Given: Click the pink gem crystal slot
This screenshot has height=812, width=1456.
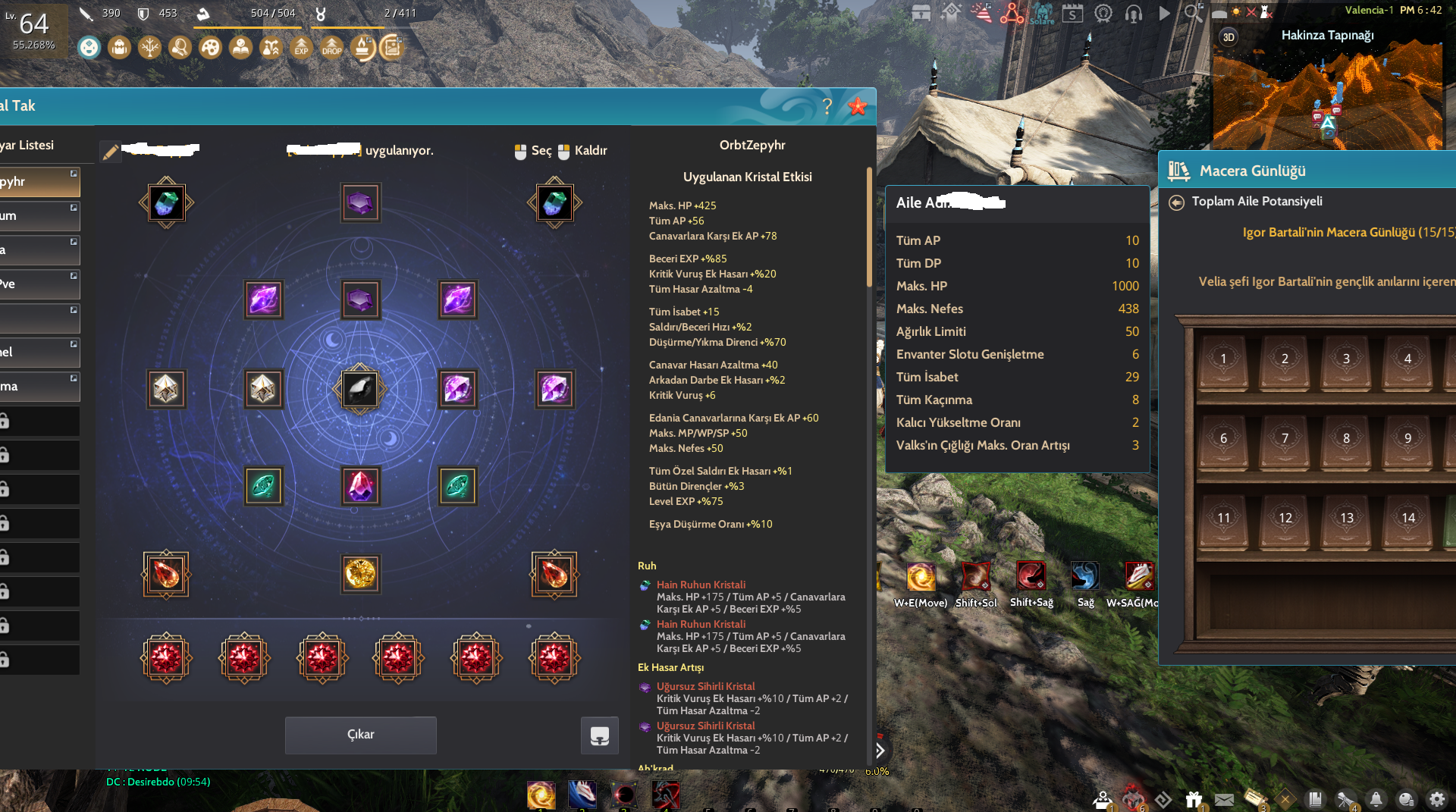Looking at the screenshot, I should pos(360,486).
